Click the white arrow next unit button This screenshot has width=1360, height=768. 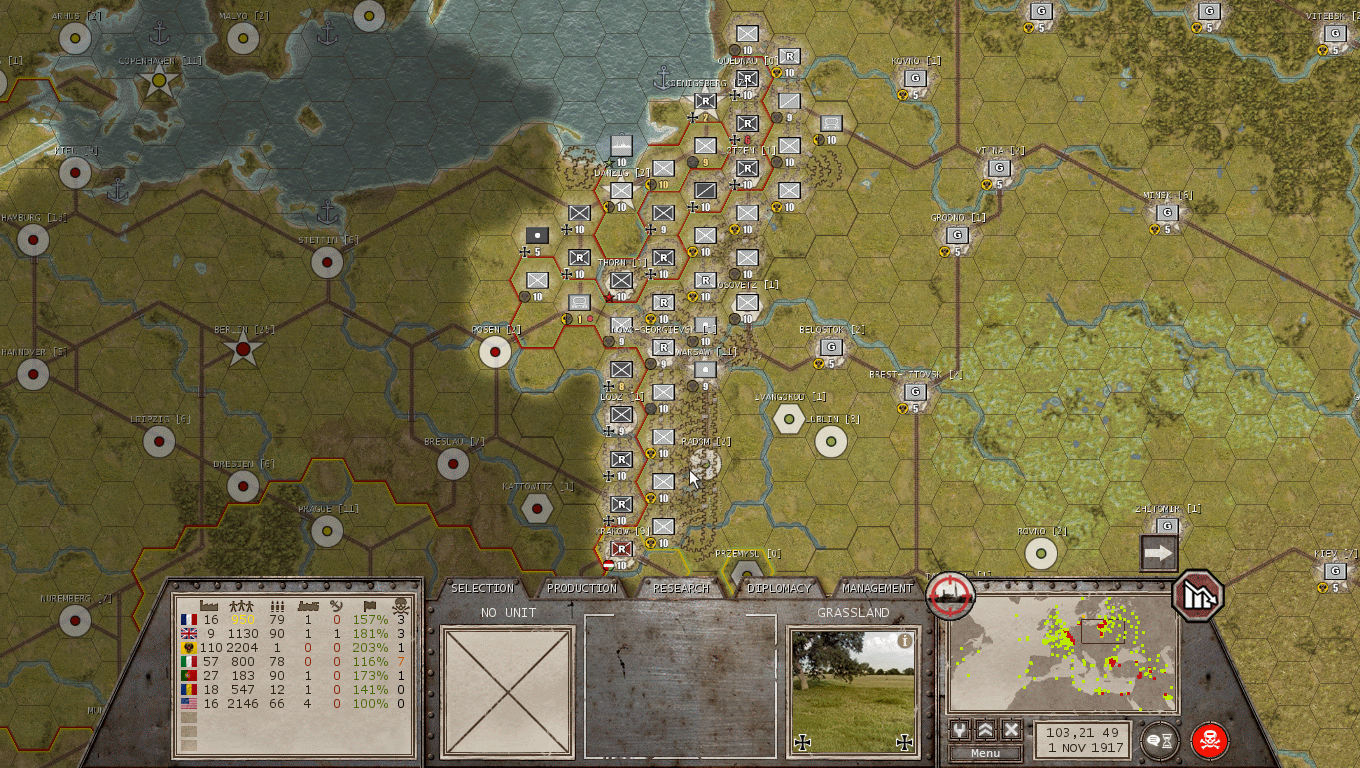1159,552
